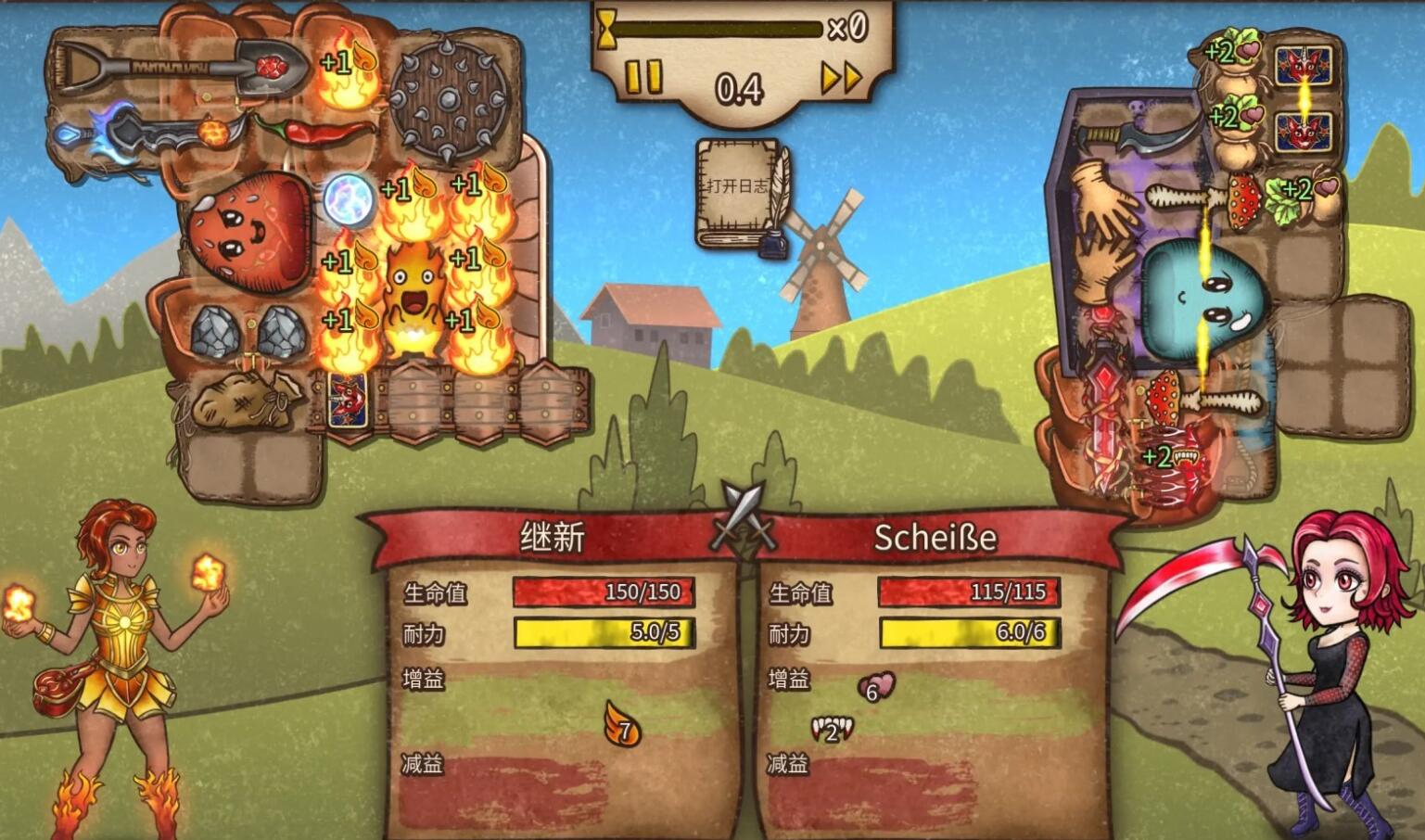Image resolution: width=1425 pixels, height=840 pixels.
Task: Choose the spiked round shield
Action: (449, 100)
